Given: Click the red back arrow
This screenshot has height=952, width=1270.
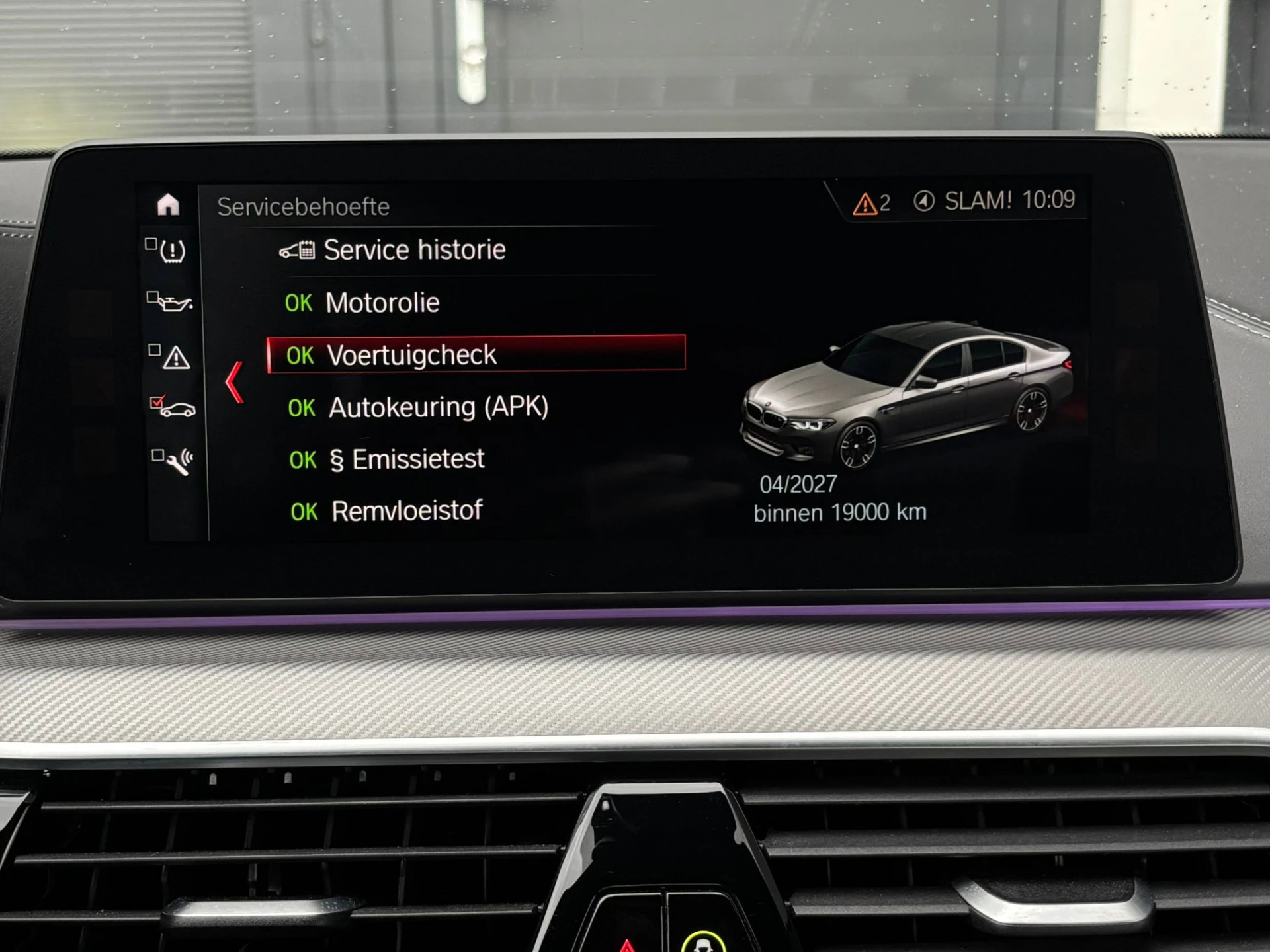Looking at the screenshot, I should click(235, 382).
